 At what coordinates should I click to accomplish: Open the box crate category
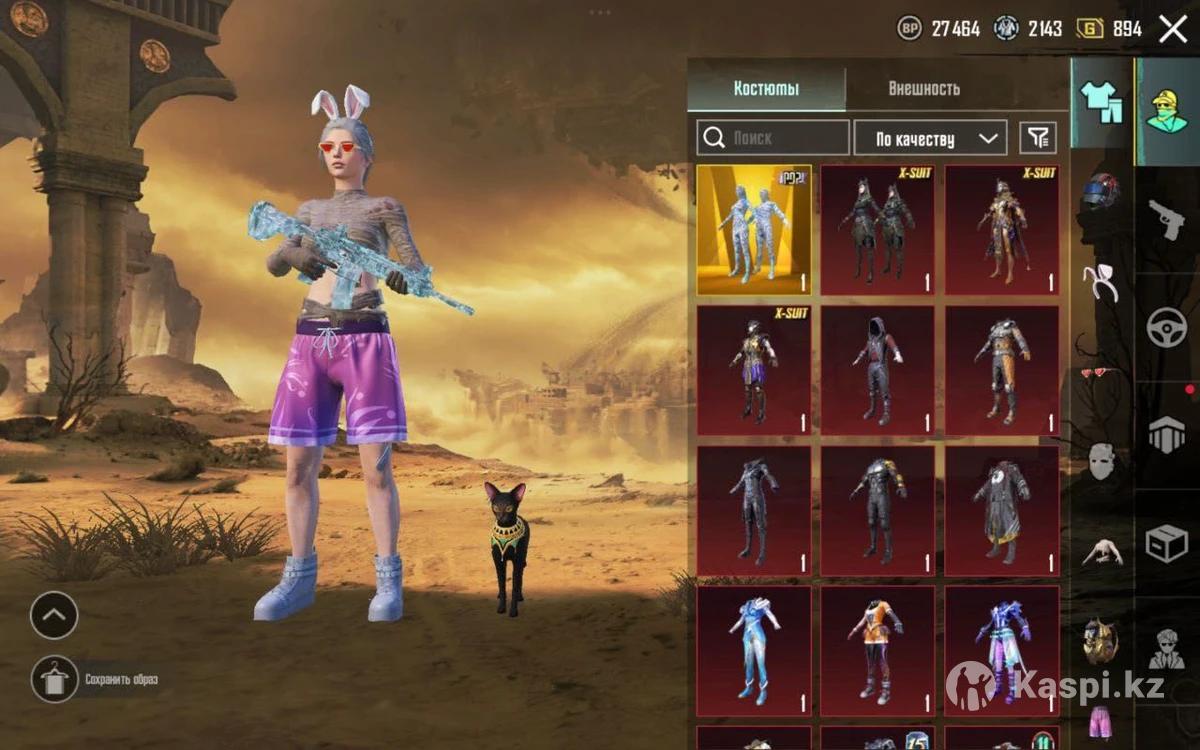tap(1166, 543)
